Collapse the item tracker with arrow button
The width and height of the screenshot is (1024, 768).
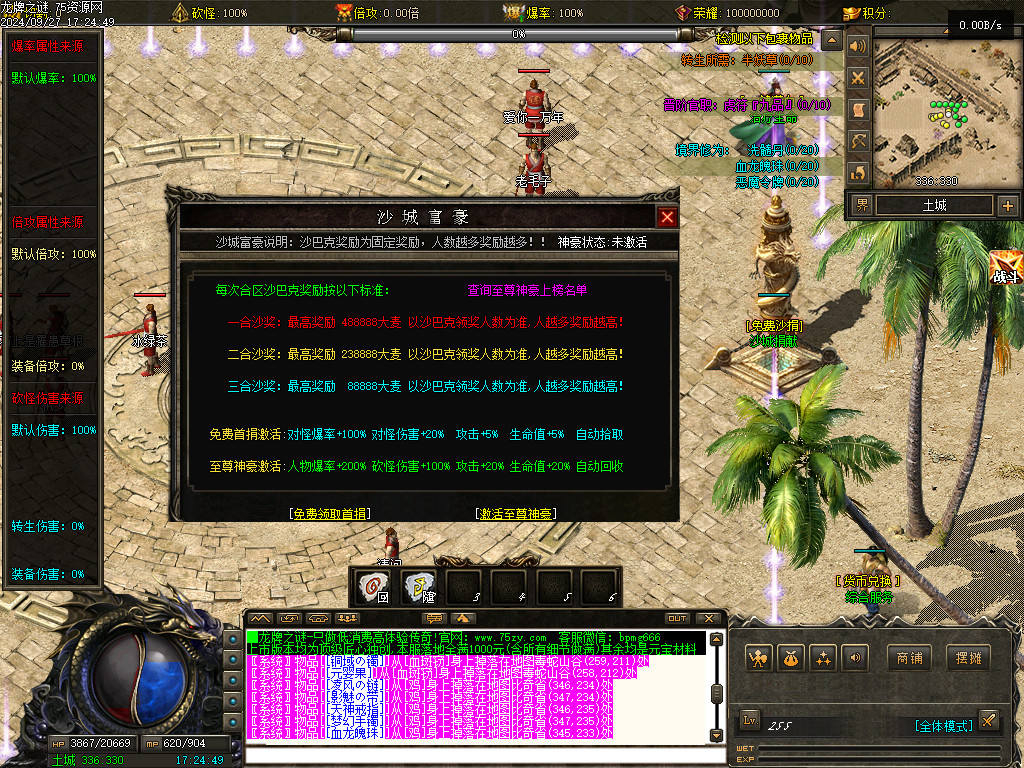click(x=831, y=39)
